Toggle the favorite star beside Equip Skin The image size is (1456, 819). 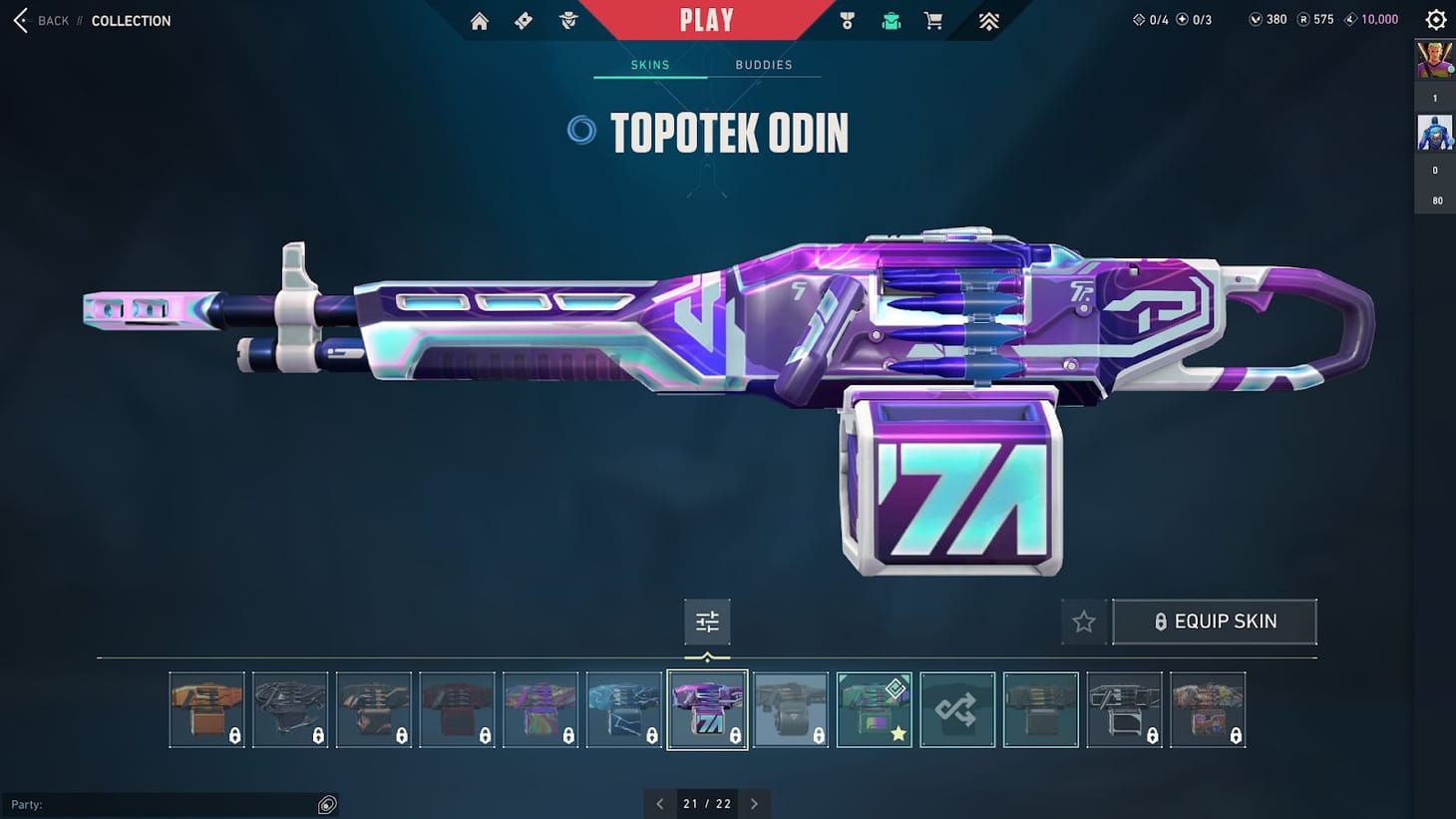[x=1084, y=620]
